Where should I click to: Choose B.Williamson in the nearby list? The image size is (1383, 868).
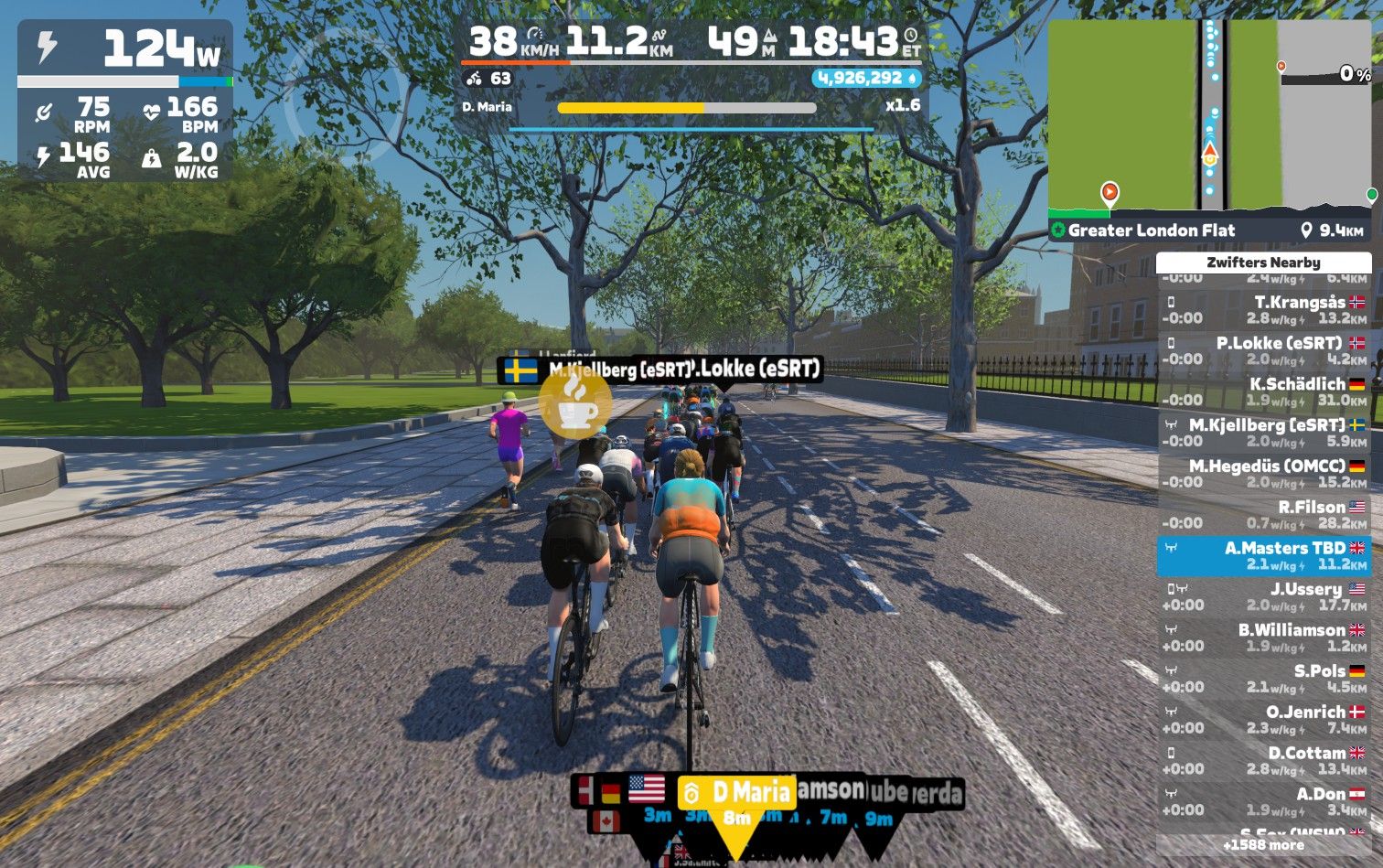click(1264, 638)
